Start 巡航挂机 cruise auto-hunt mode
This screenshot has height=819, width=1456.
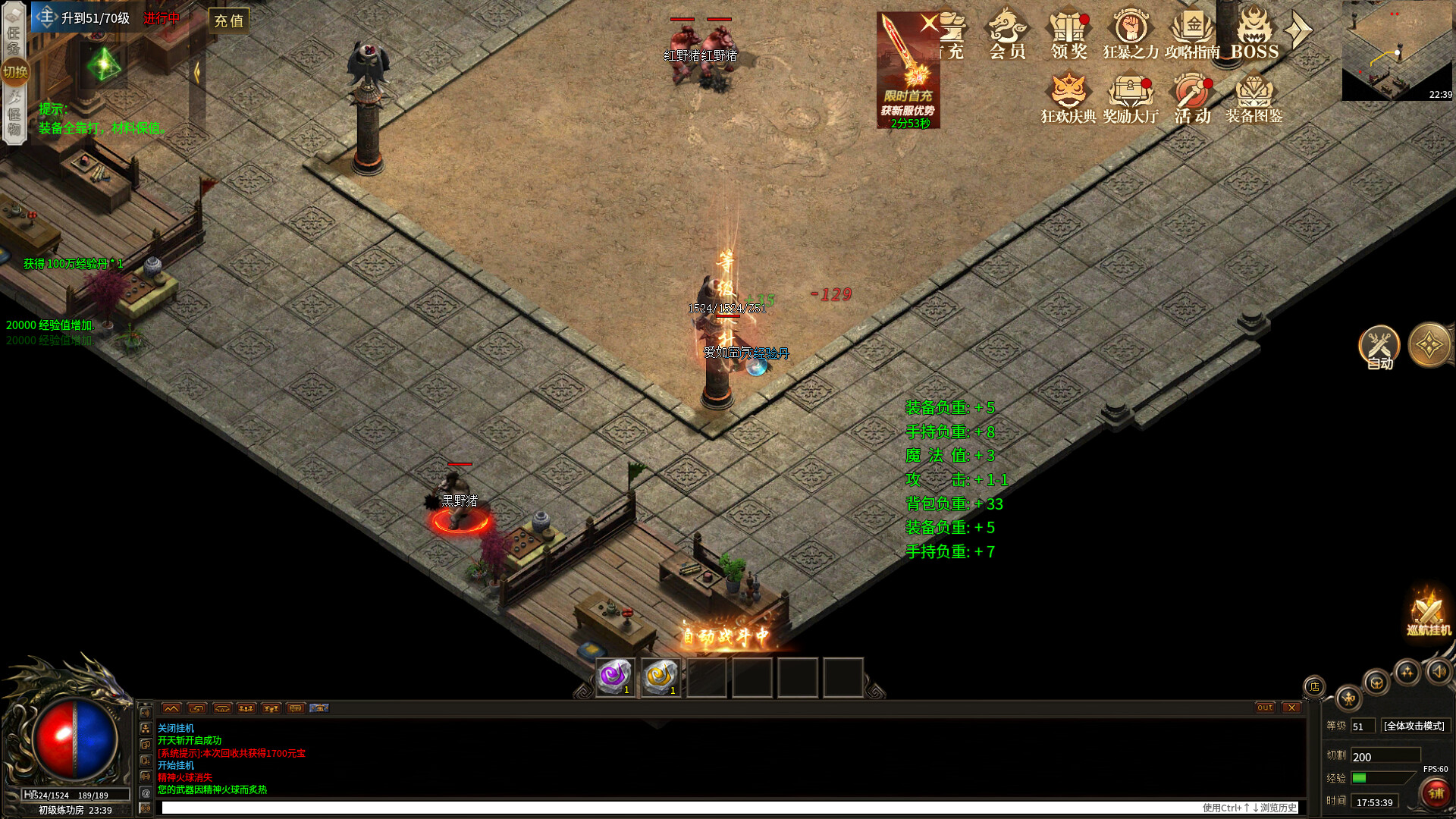[x=1428, y=614]
